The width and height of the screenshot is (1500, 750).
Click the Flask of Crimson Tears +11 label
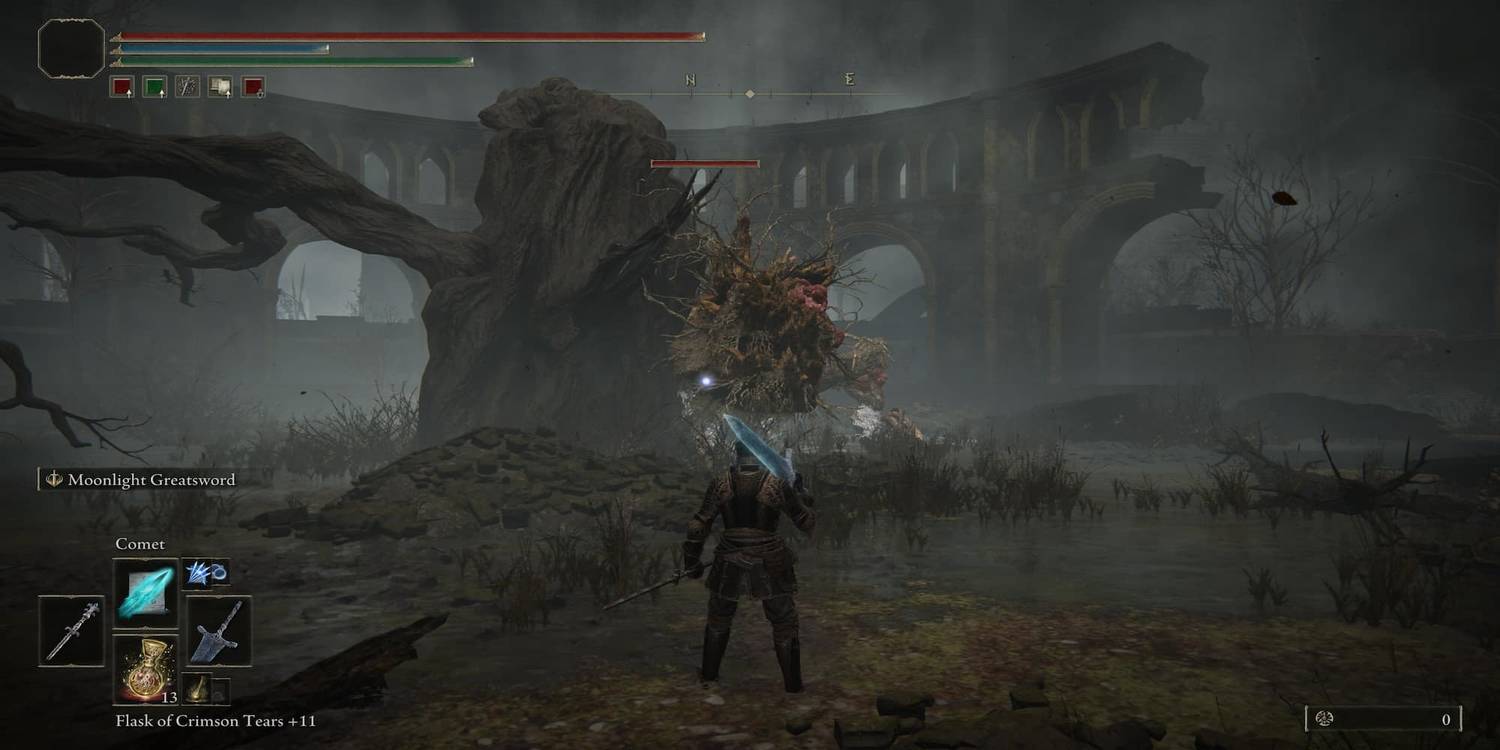point(217,720)
